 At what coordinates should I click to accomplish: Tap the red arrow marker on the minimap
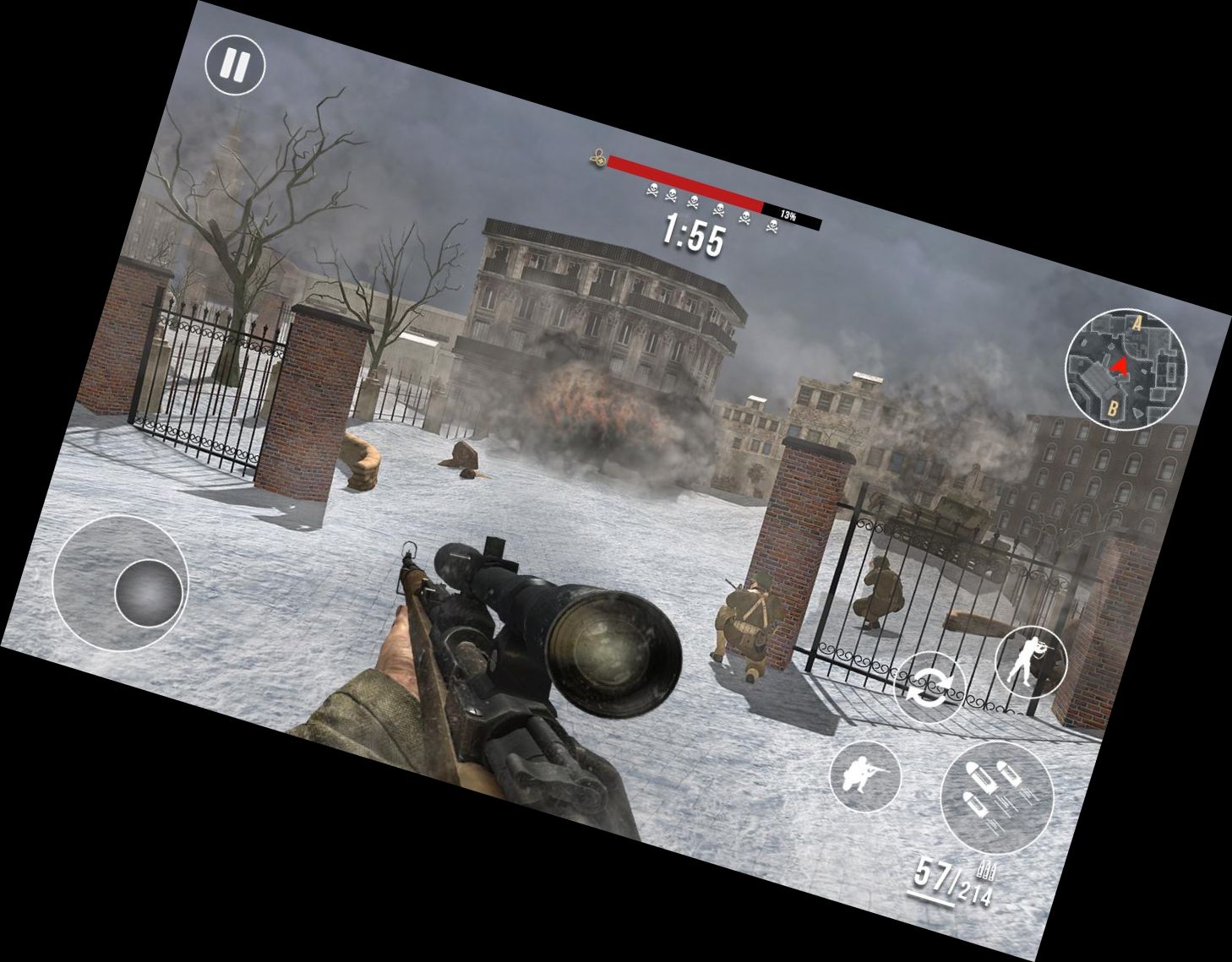1117,363
